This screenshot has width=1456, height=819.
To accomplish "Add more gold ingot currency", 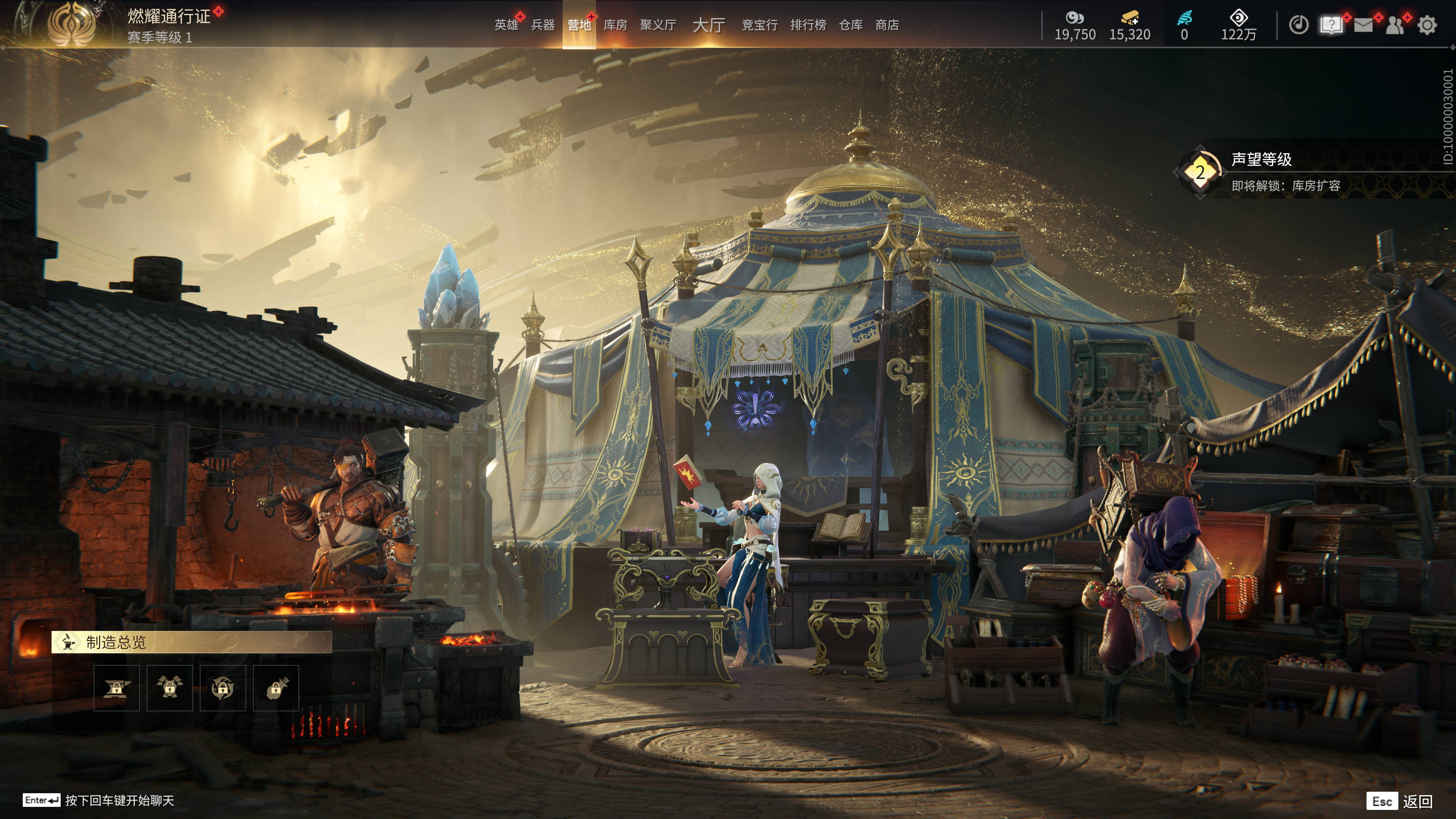I will click(1130, 18).
